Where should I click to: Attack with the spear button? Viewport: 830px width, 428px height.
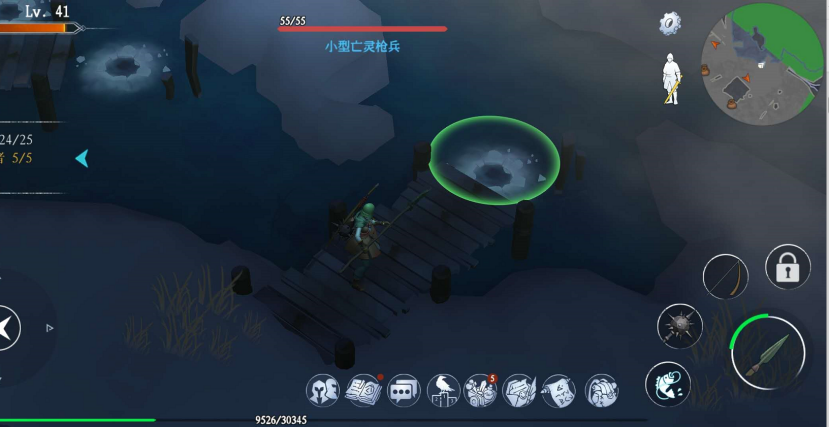(x=767, y=352)
